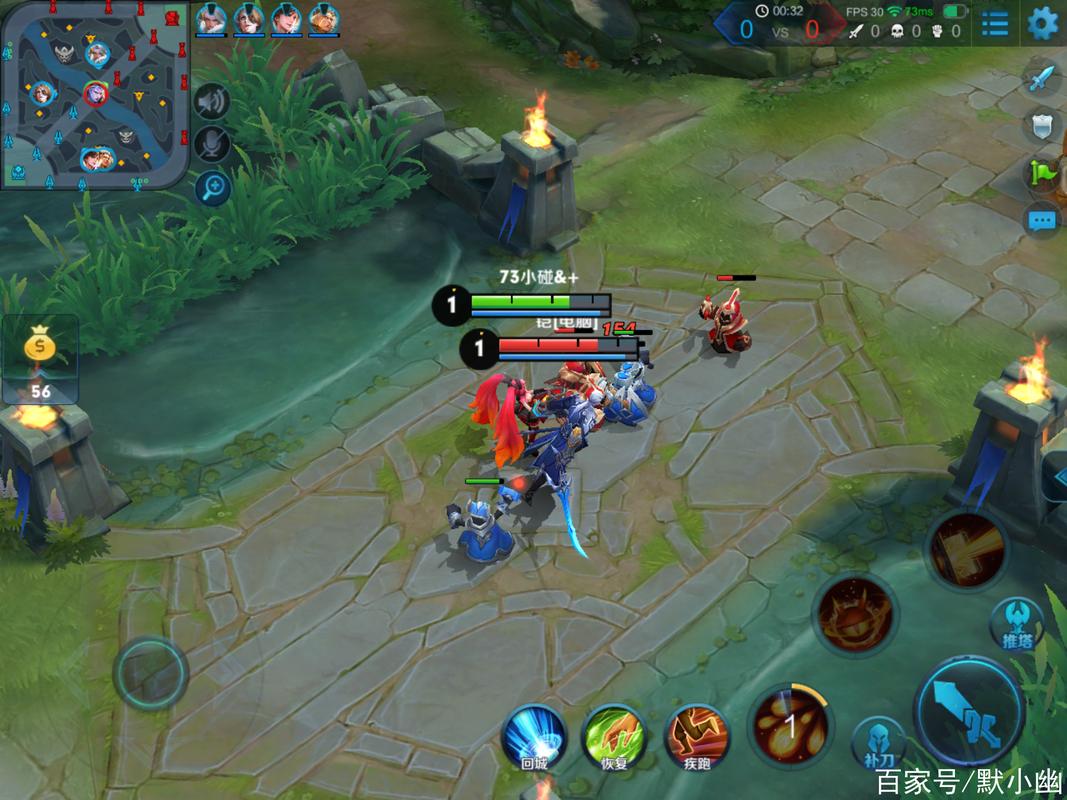Viewport: 1067px width, 800px height.
Task: Use the 恢复 heal ability
Action: pyautogui.click(x=615, y=735)
